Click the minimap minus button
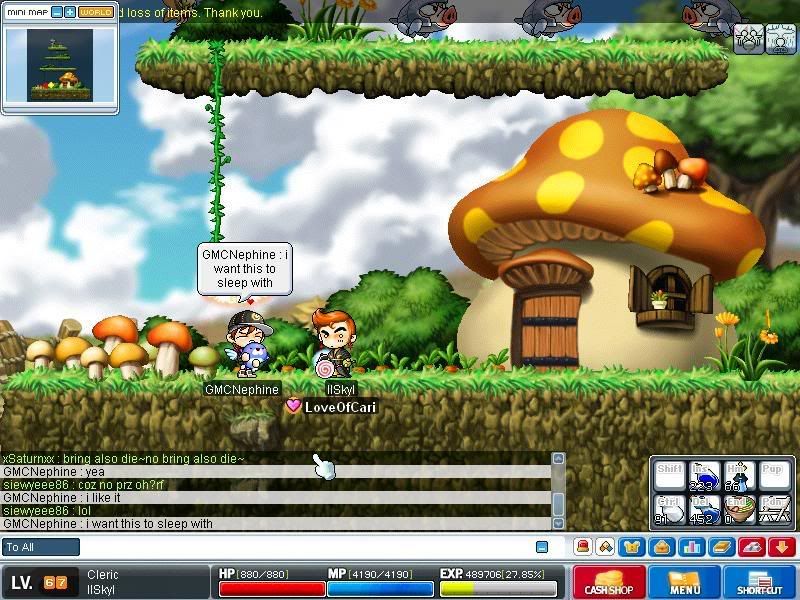 click(57, 12)
